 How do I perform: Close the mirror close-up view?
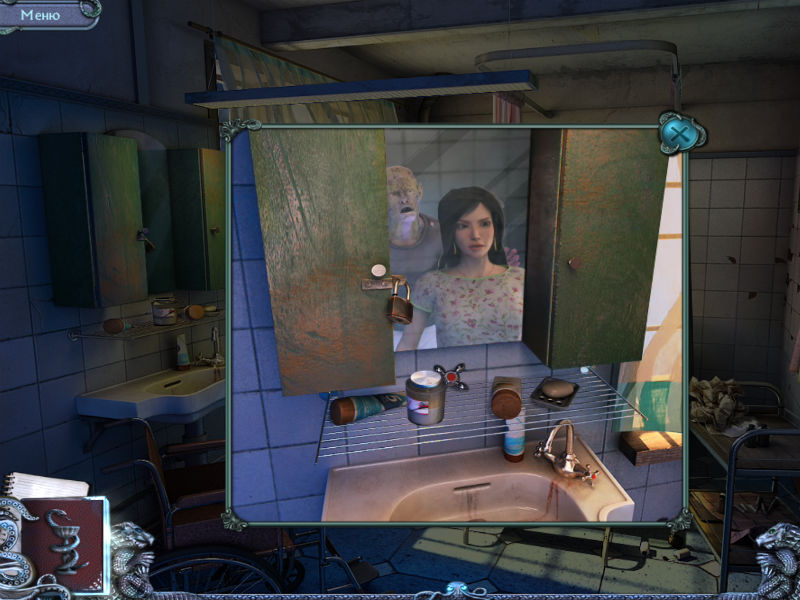(x=679, y=133)
